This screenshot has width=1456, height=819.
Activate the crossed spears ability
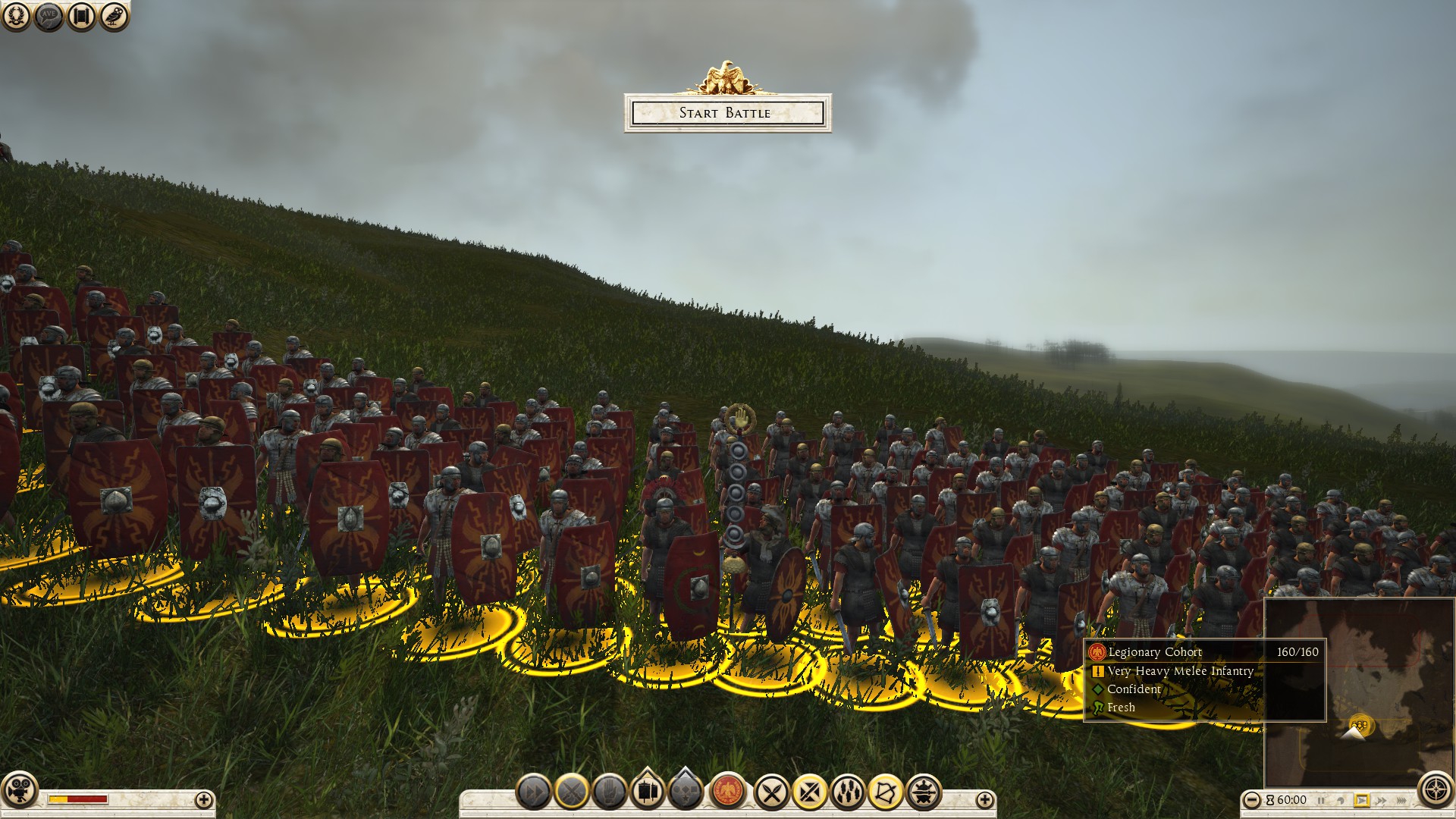point(772,792)
